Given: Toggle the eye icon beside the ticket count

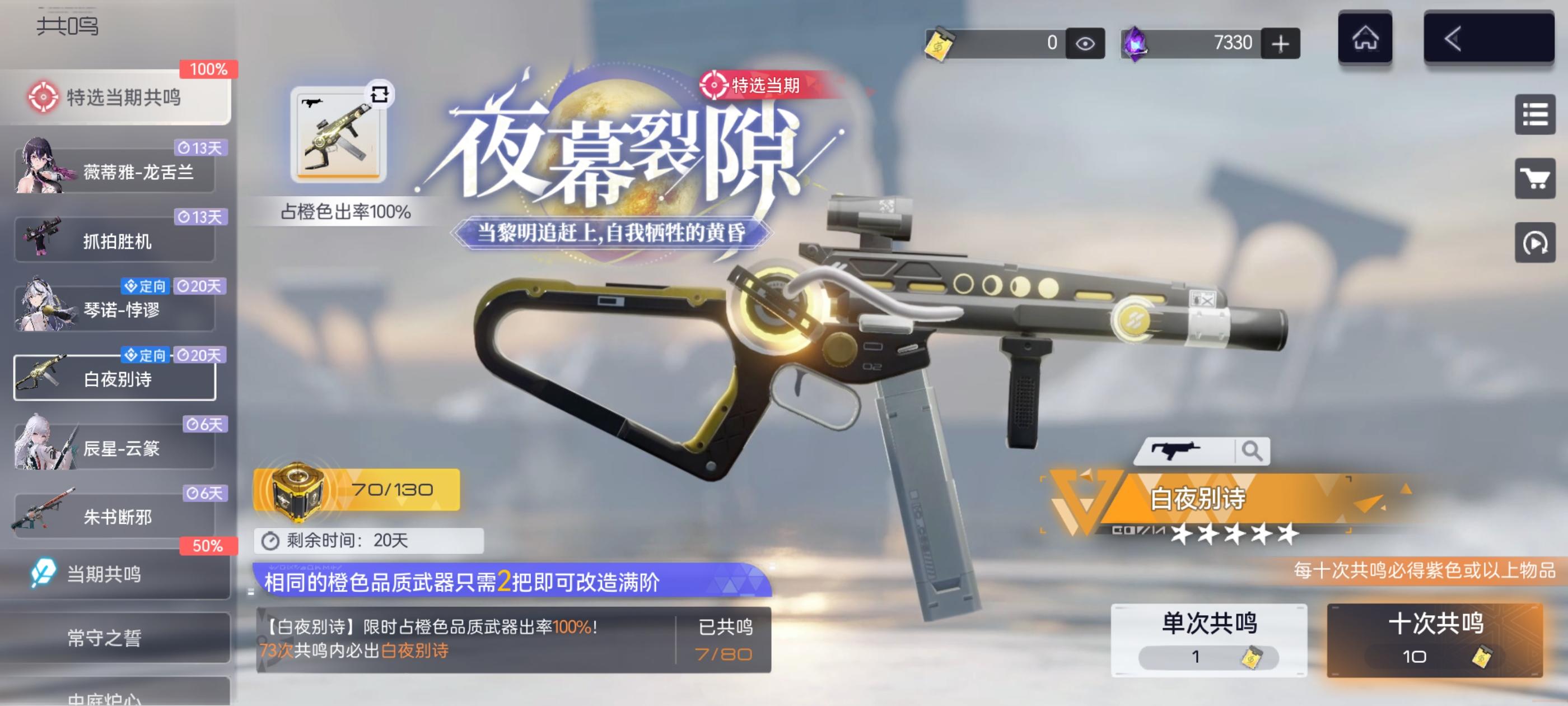Looking at the screenshot, I should [x=1085, y=43].
